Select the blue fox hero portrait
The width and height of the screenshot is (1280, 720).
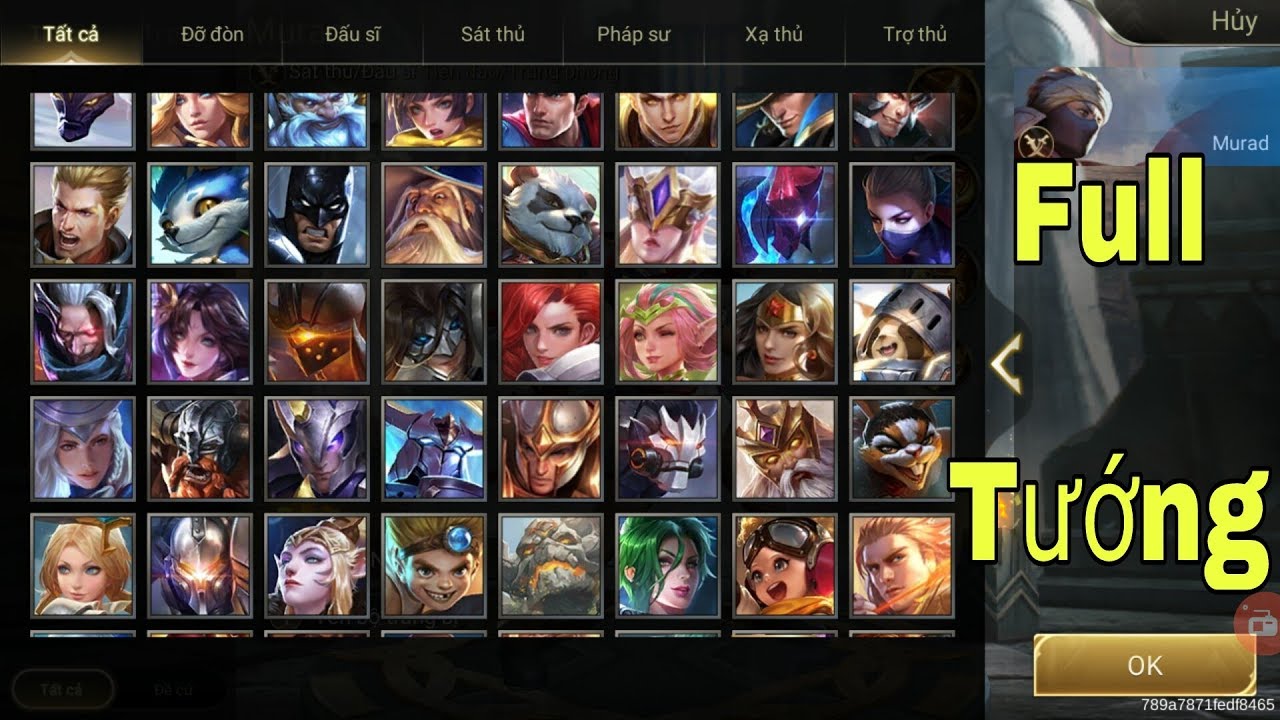click(200, 215)
